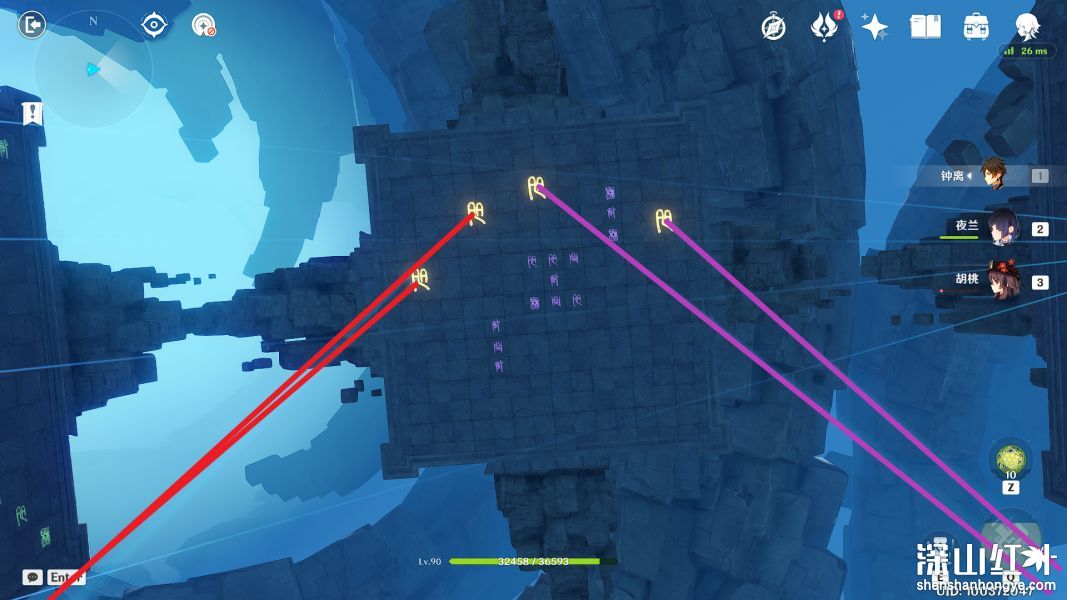Viewport: 1067px width, 600px height.
Task: Open the compass icon in the top bar
Action: tap(773, 27)
